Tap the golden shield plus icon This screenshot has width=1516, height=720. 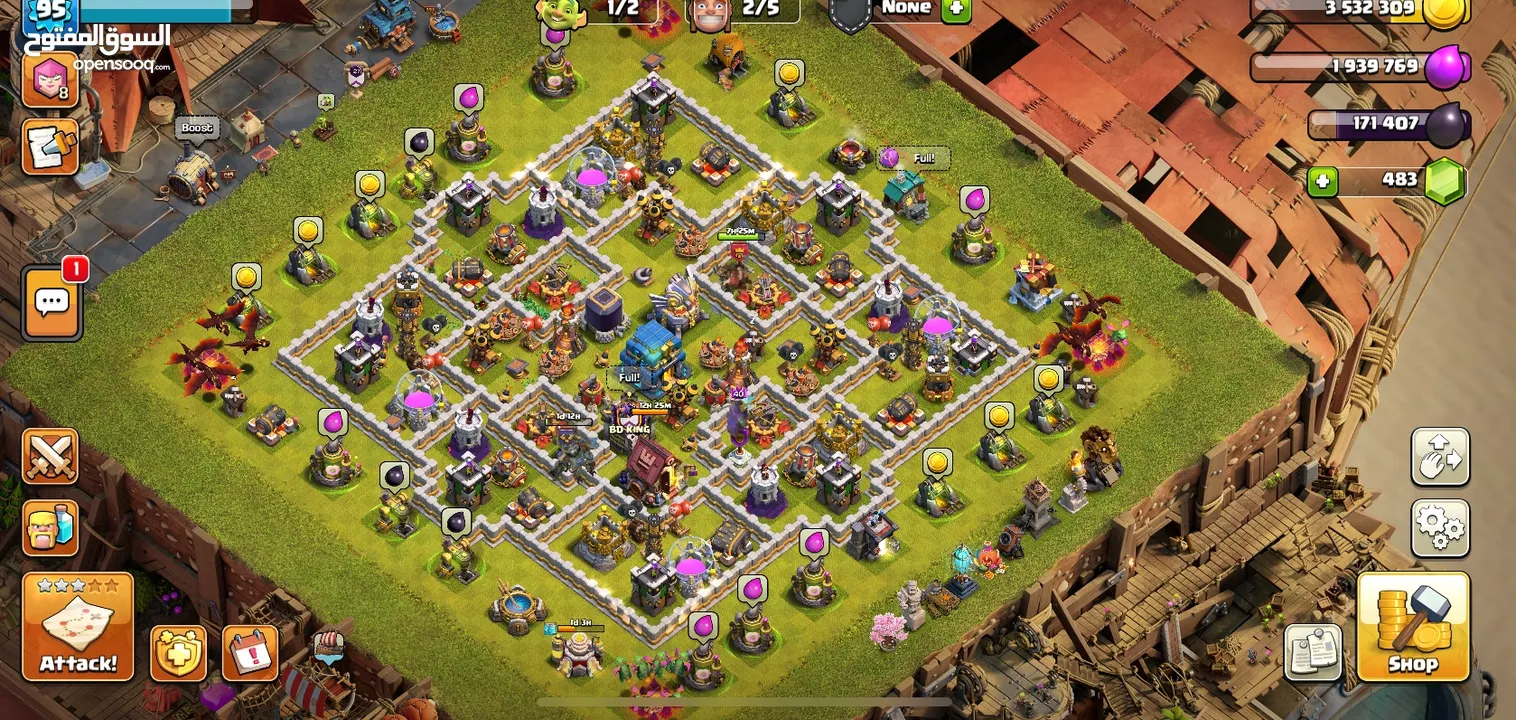pos(178,653)
